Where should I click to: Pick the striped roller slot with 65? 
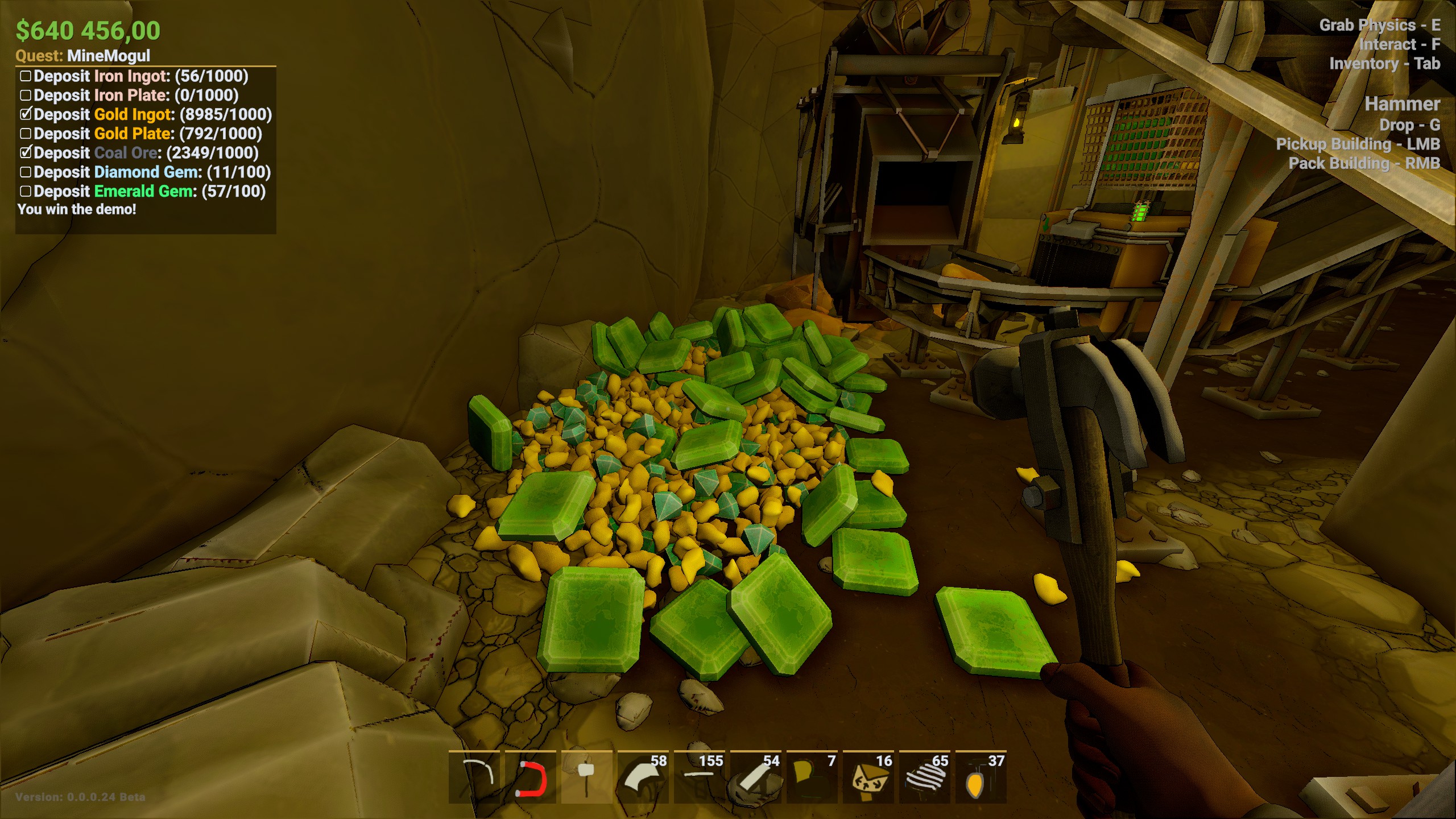(924, 777)
